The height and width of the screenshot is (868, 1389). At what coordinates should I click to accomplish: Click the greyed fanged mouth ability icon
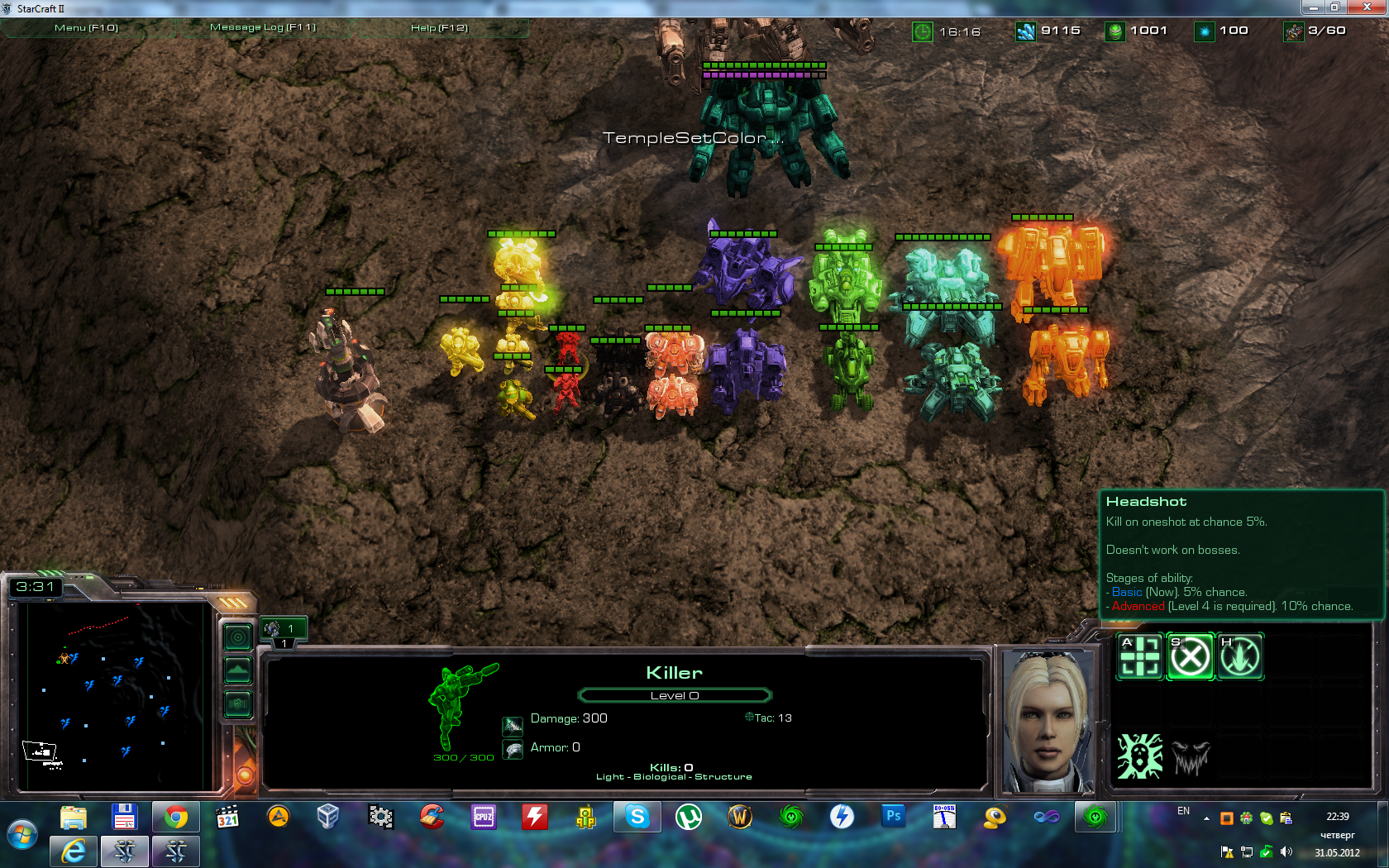1190,757
